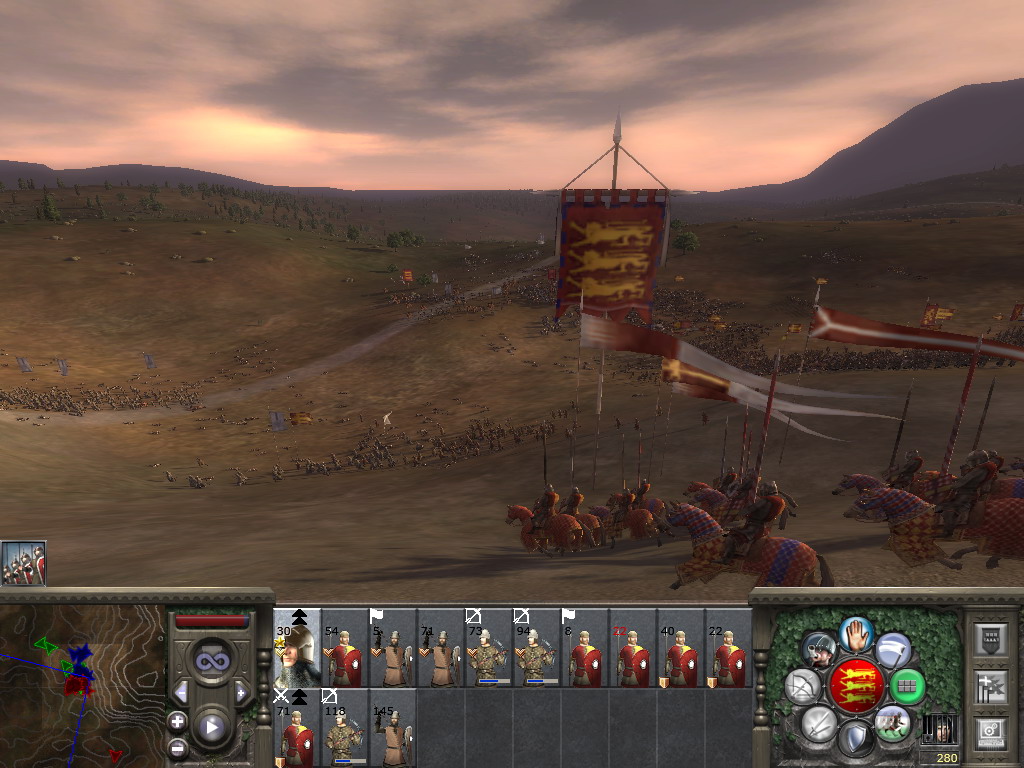Increase game speed with right arrow

[x=241, y=692]
